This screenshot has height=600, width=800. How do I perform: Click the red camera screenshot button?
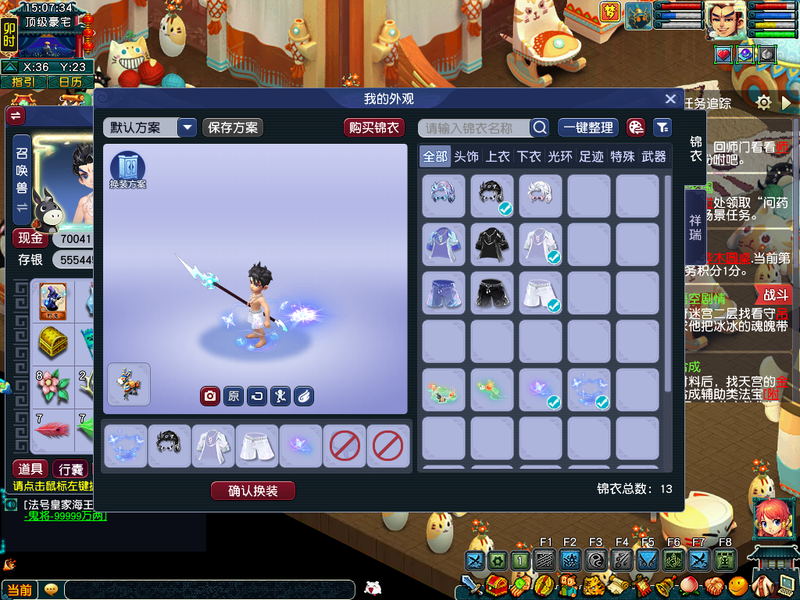point(210,396)
